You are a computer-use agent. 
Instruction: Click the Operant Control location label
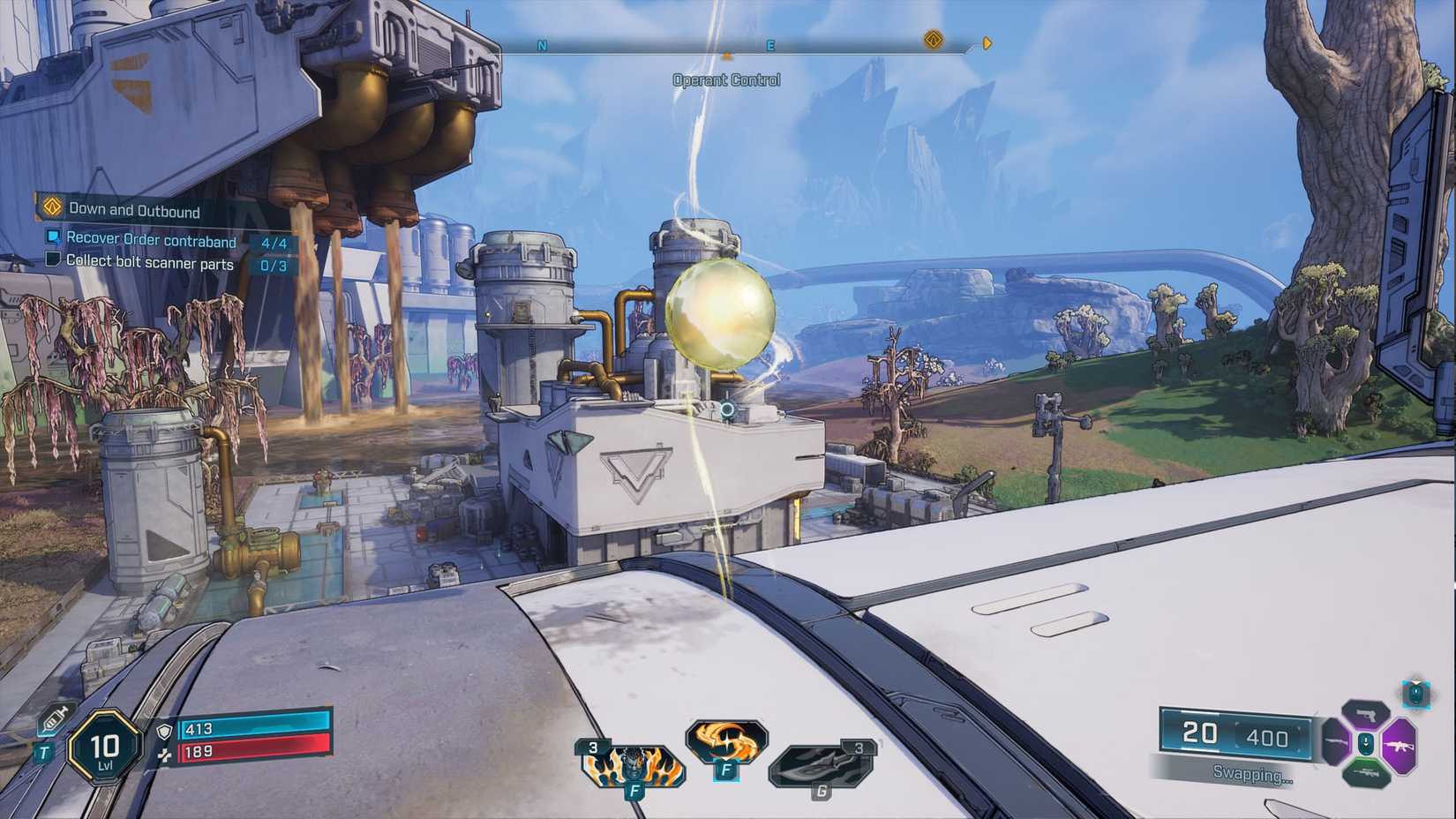pyautogui.click(x=726, y=79)
